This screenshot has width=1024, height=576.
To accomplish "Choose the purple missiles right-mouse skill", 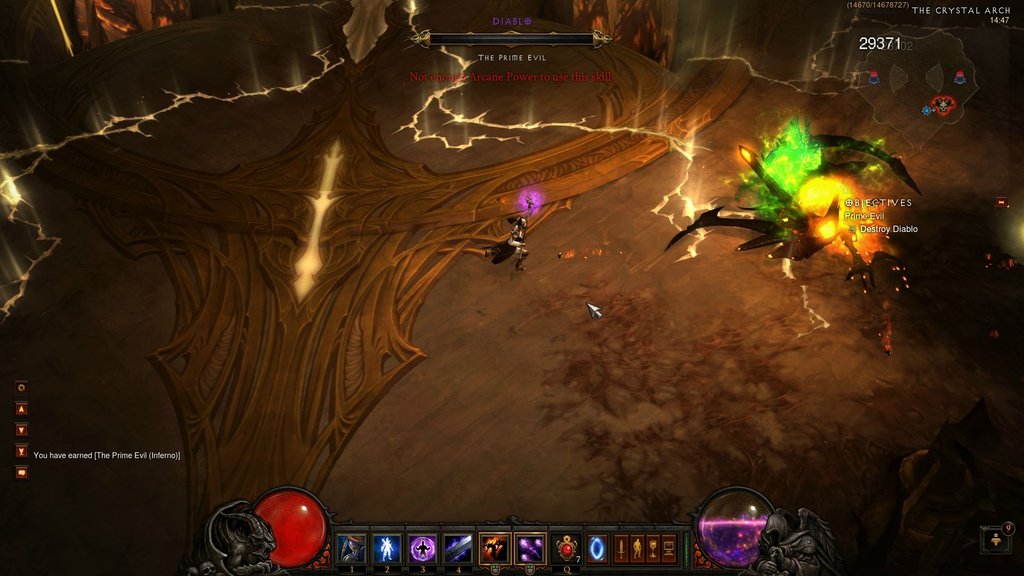I will tap(531, 548).
